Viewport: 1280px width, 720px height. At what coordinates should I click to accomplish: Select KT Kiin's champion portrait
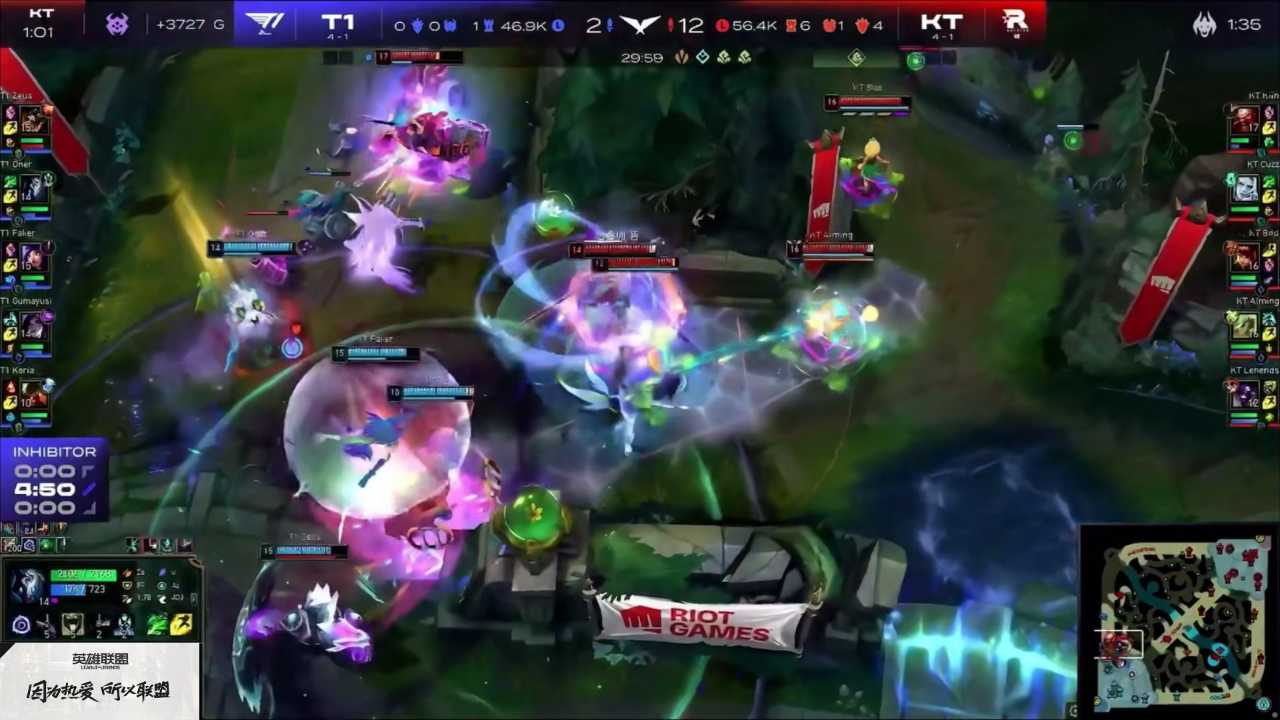point(1245,121)
